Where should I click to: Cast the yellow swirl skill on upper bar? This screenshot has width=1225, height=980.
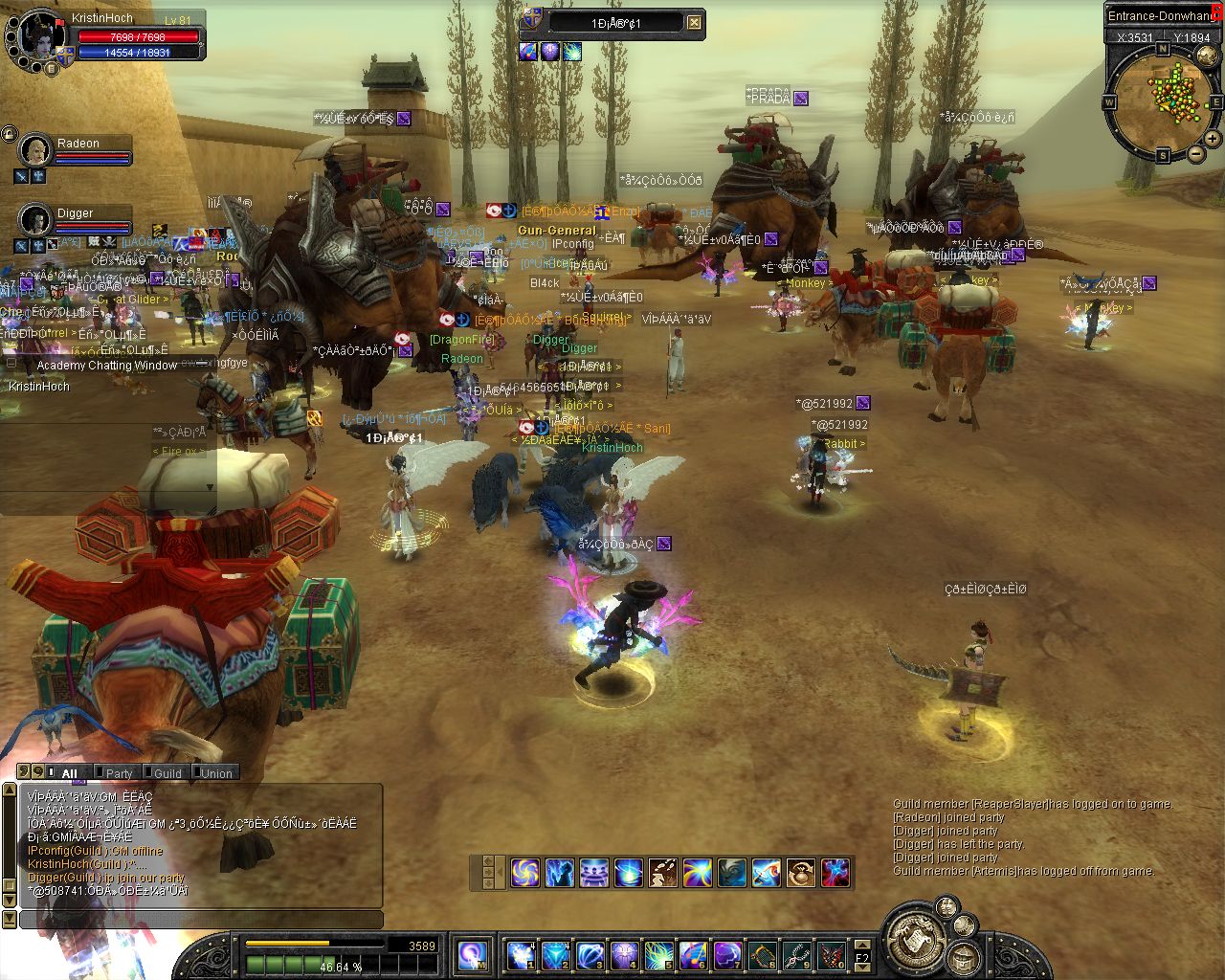click(524, 872)
